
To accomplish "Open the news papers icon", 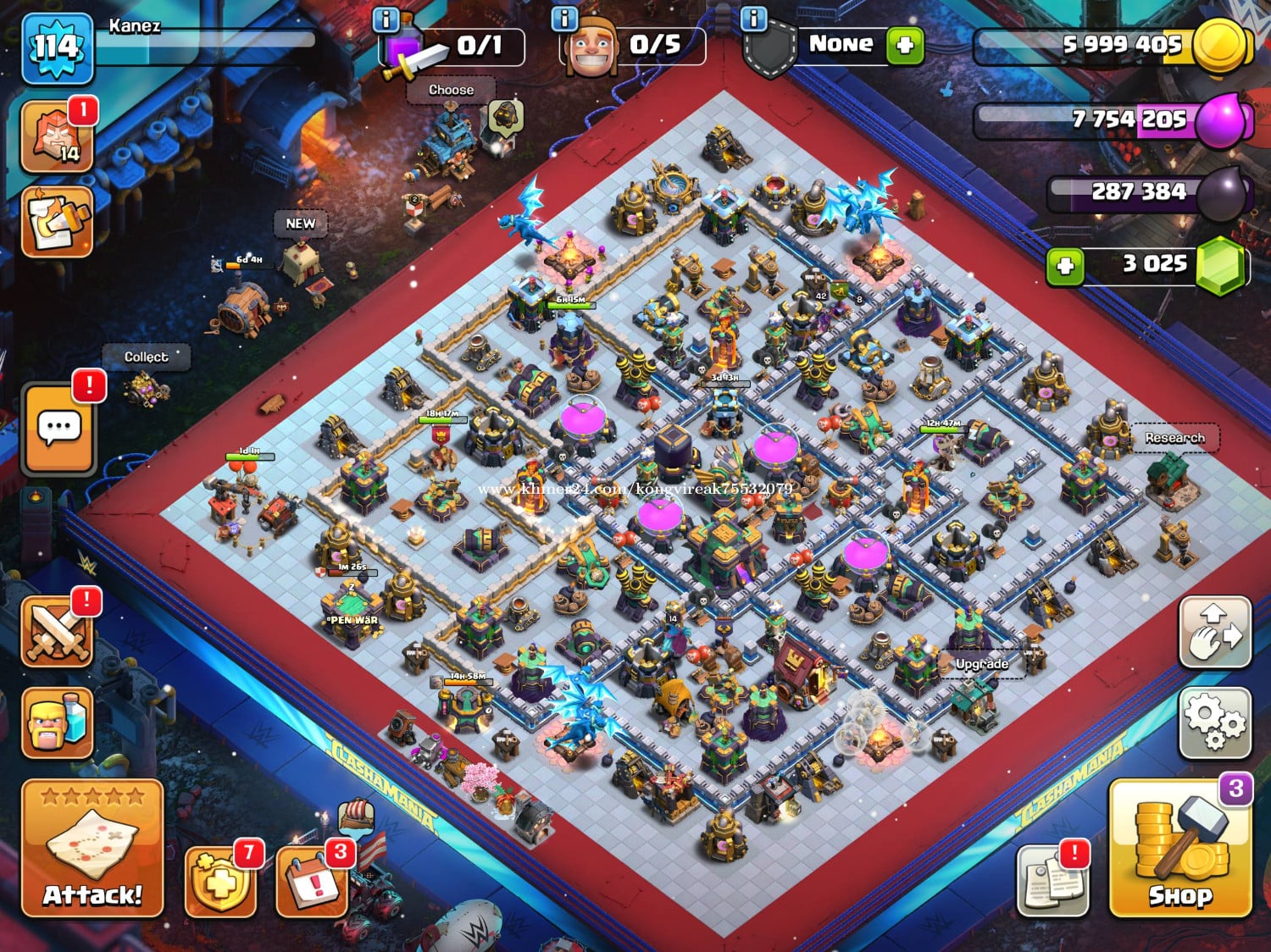I will (1052, 881).
